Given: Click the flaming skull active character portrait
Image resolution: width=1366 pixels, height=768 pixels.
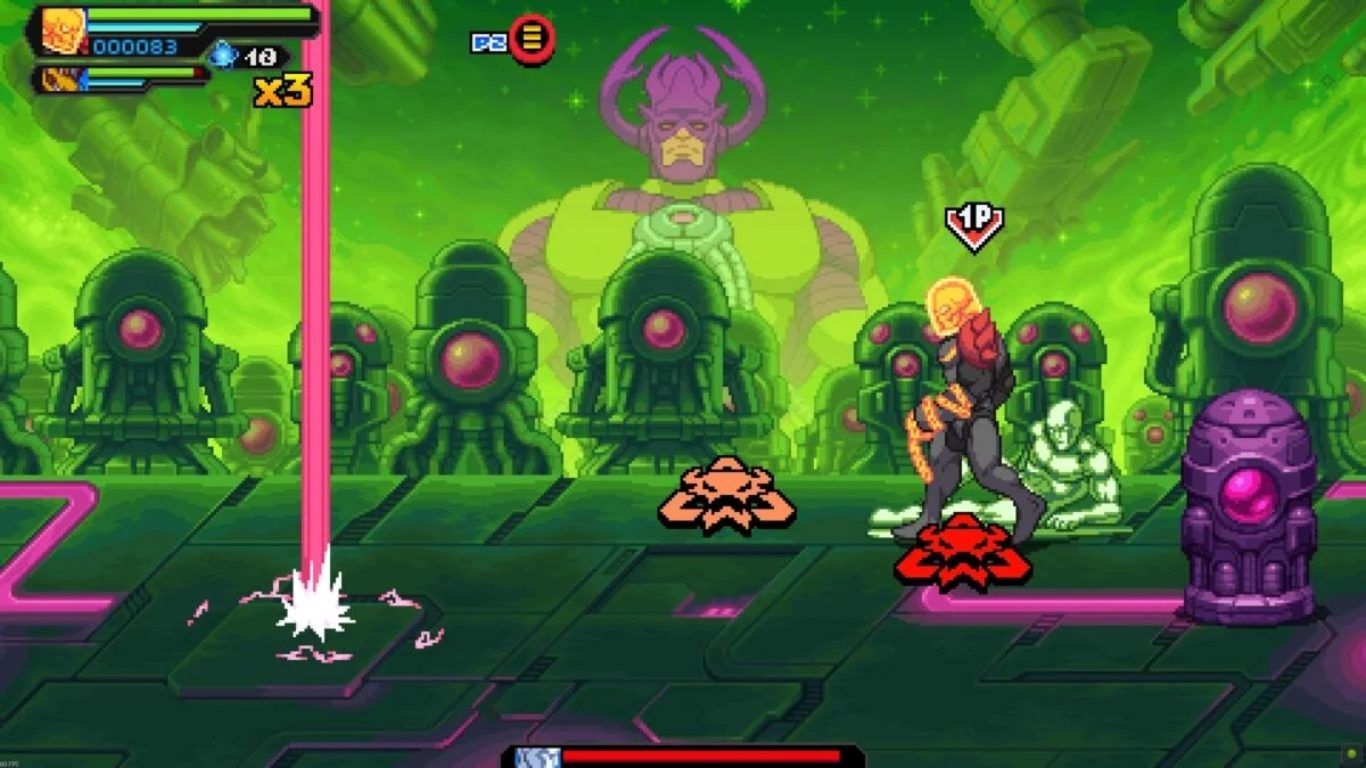Looking at the screenshot, I should point(63,30).
